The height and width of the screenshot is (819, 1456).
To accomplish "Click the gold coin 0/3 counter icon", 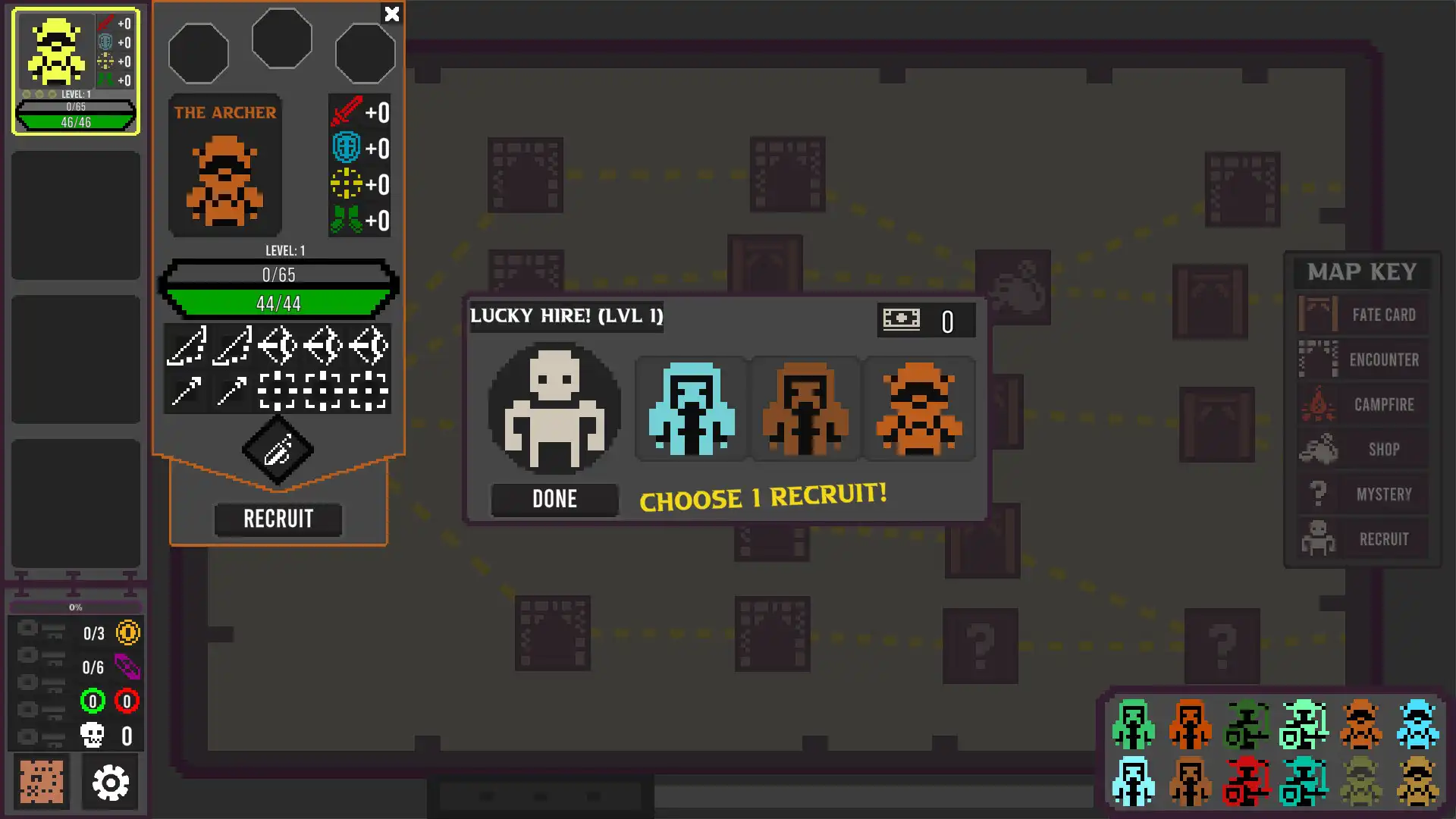I will pyautogui.click(x=127, y=634).
